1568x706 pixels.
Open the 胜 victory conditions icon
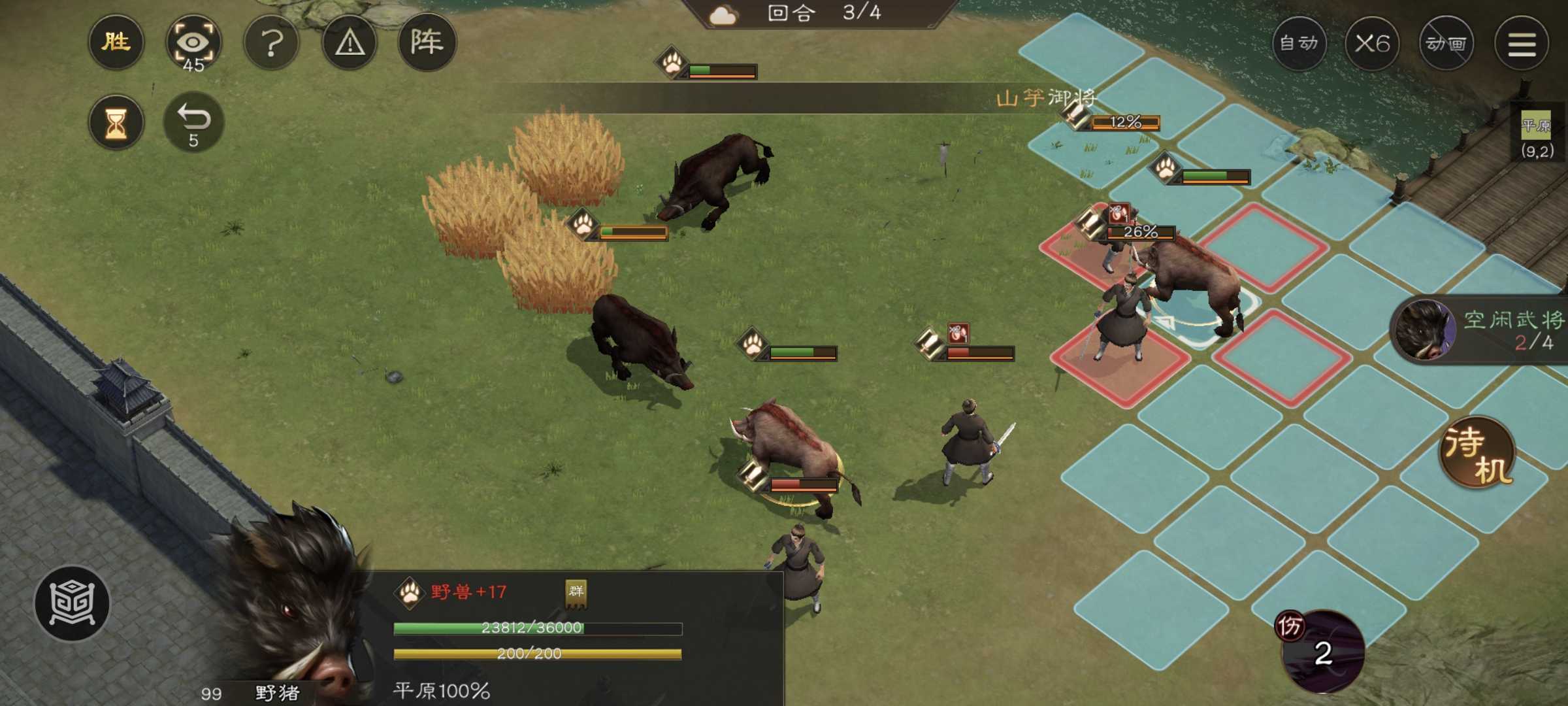[116, 42]
